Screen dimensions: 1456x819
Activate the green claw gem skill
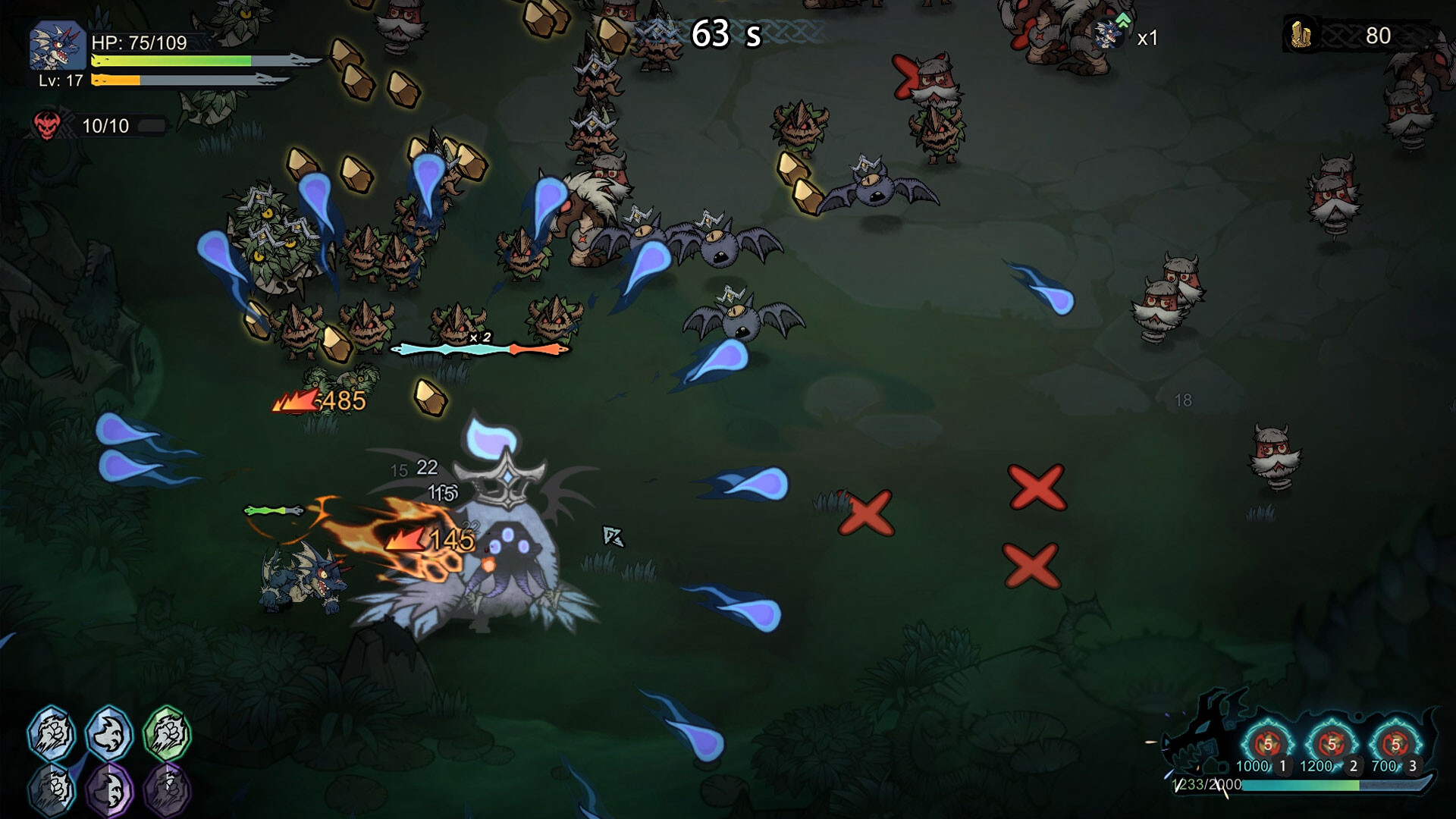pos(167,733)
